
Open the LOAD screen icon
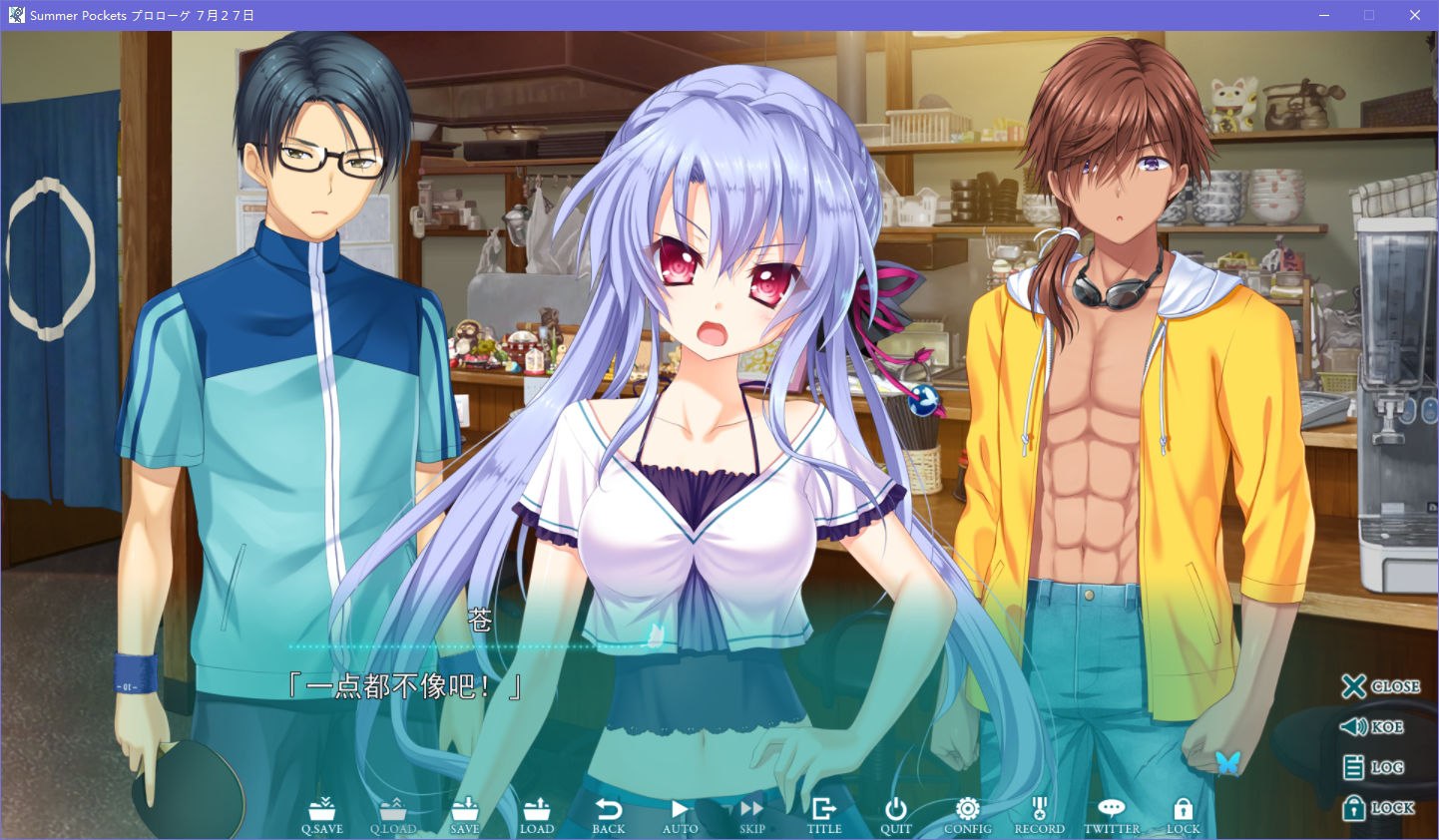tap(537, 813)
